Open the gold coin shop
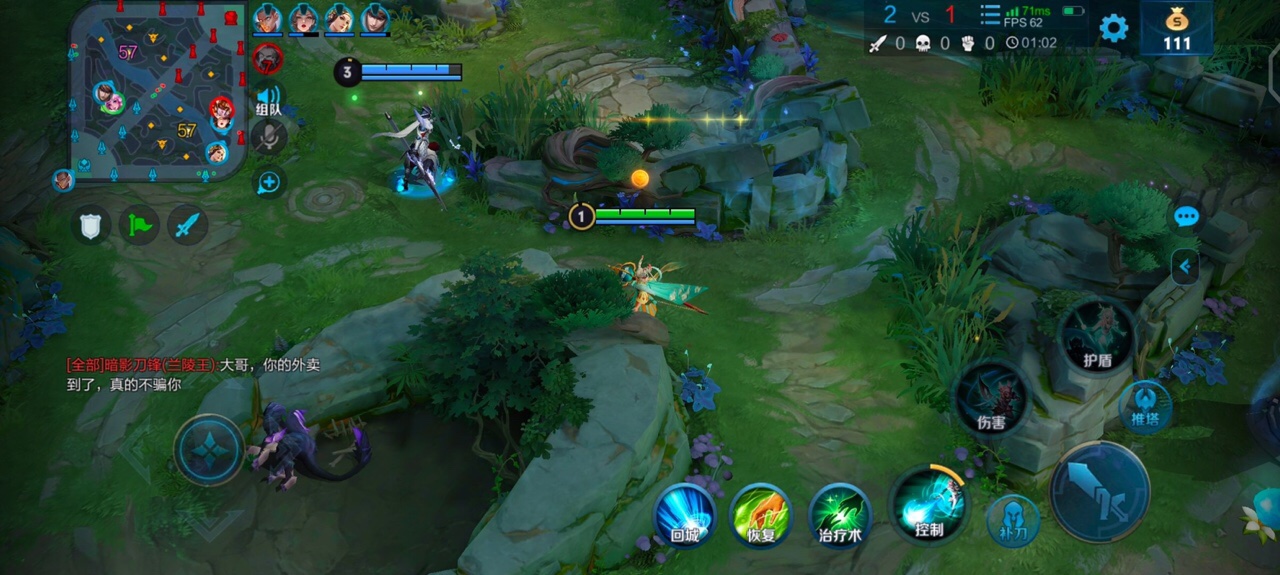Image resolution: width=1280 pixels, height=575 pixels. pyautogui.click(x=1177, y=29)
